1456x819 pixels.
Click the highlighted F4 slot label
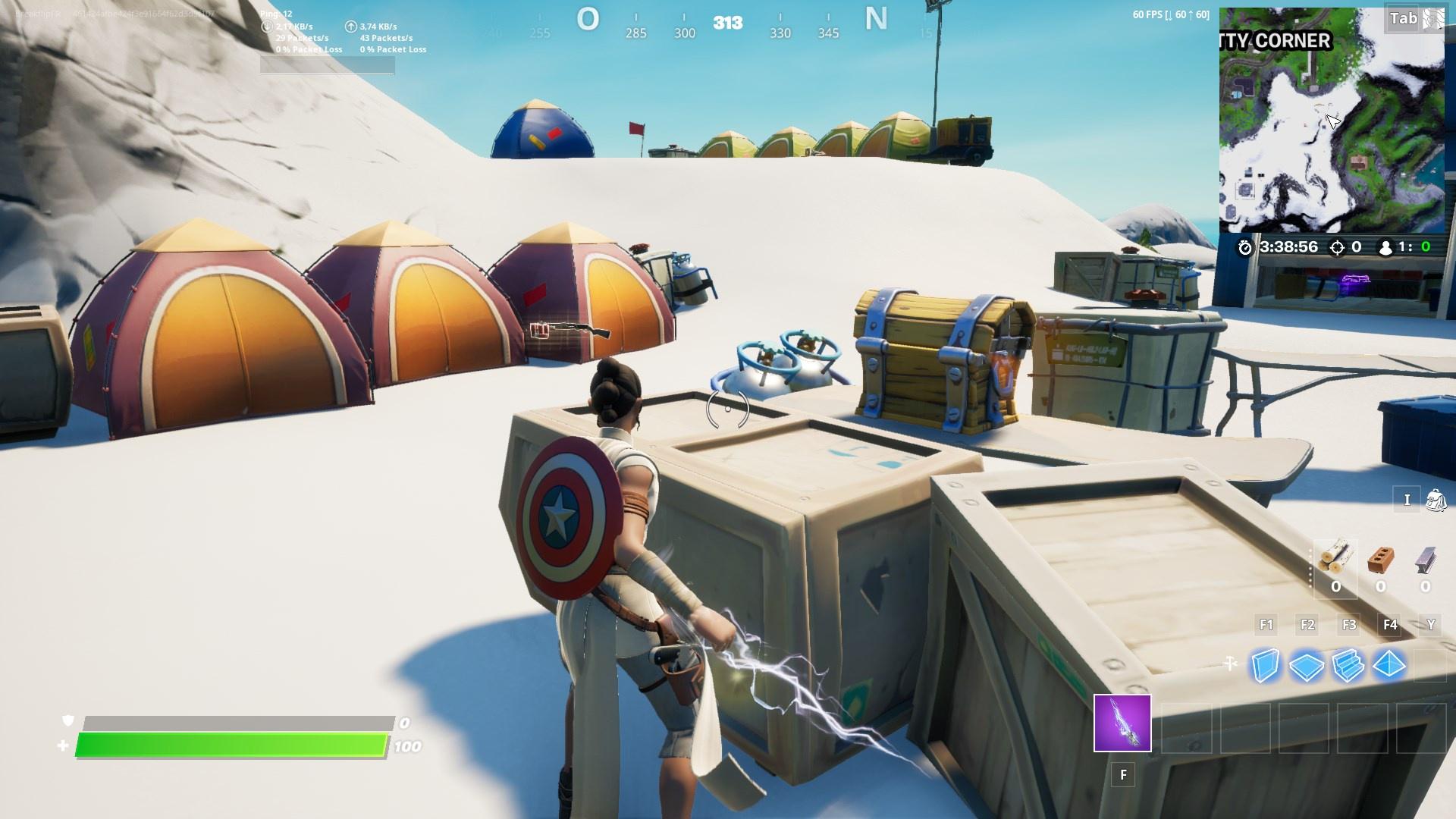[1391, 625]
